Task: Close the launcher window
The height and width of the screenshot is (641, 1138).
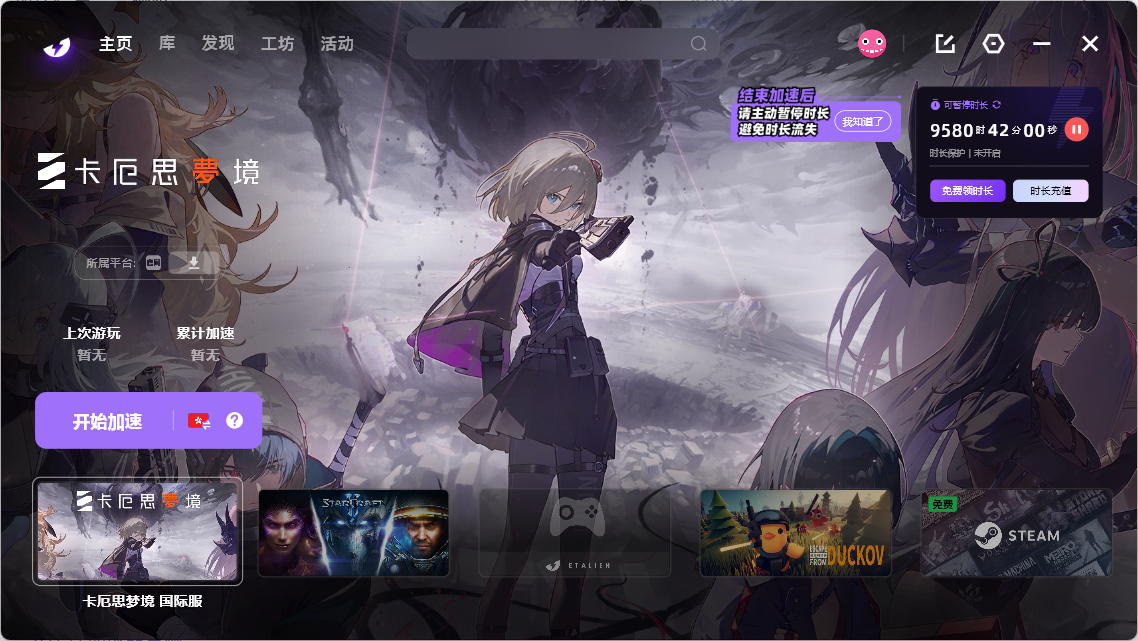Action: click(1090, 44)
